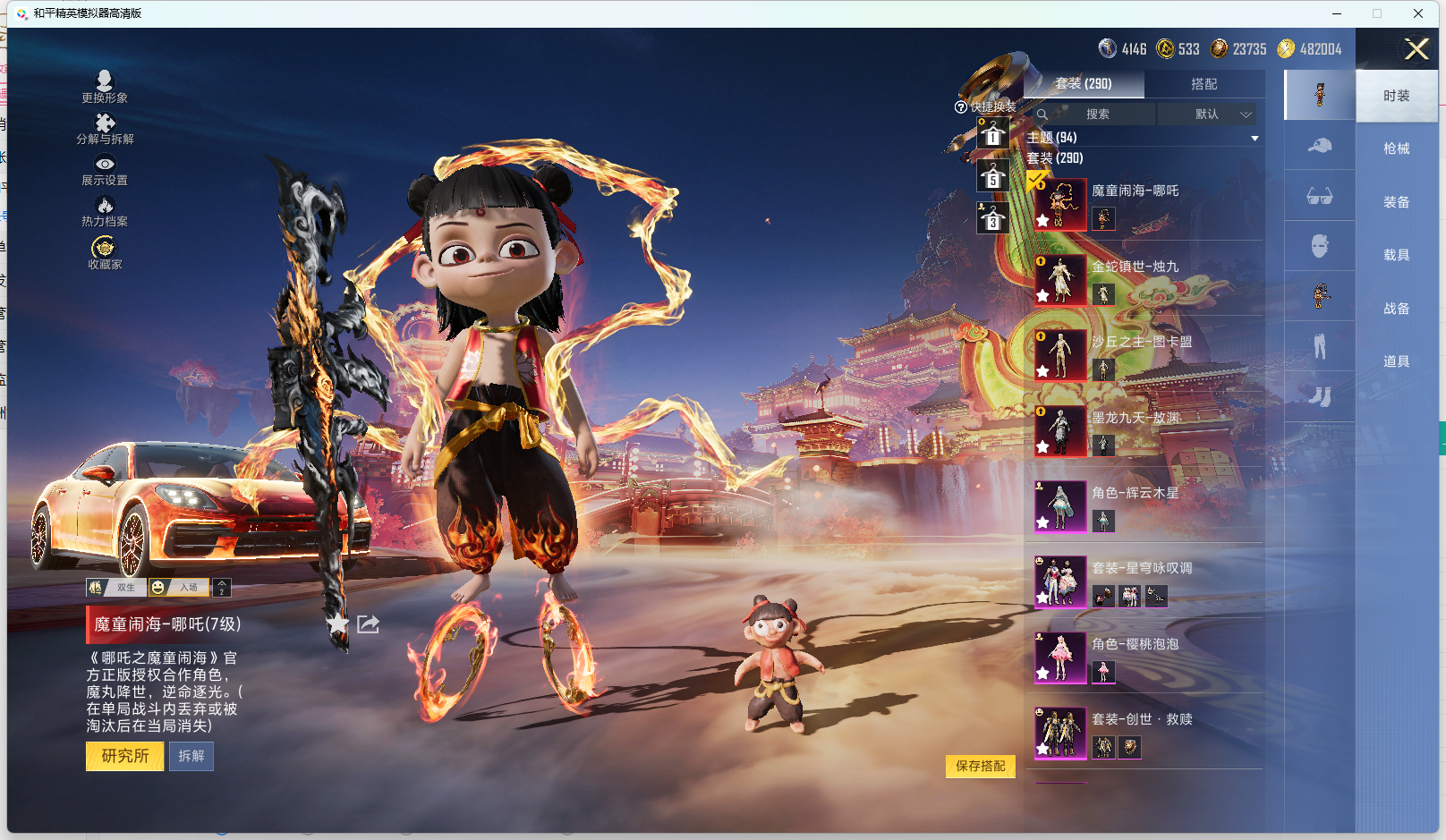Open the 载具 vehicles category

click(x=1396, y=255)
